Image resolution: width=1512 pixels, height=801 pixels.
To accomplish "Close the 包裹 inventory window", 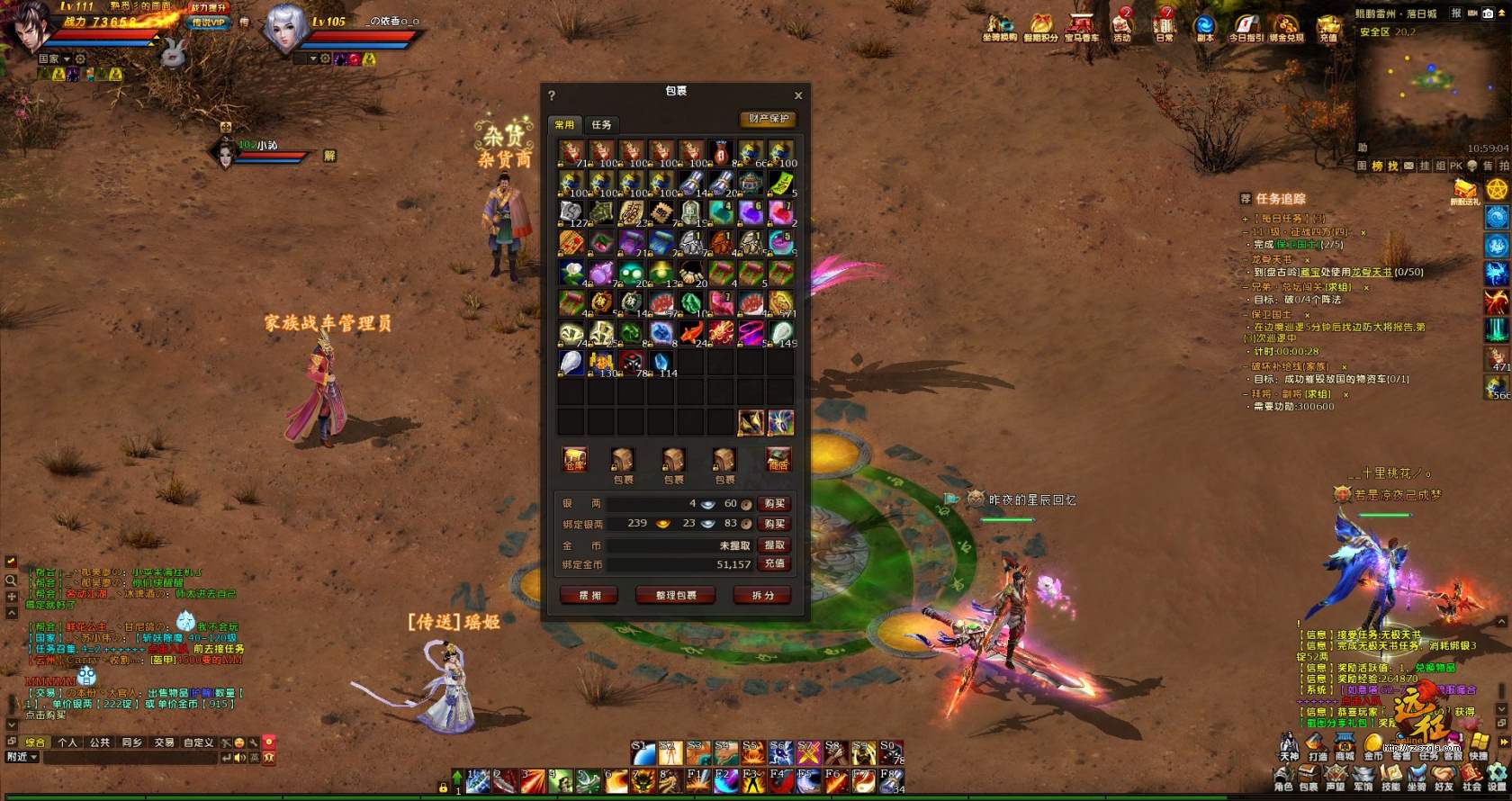I will 798,95.
